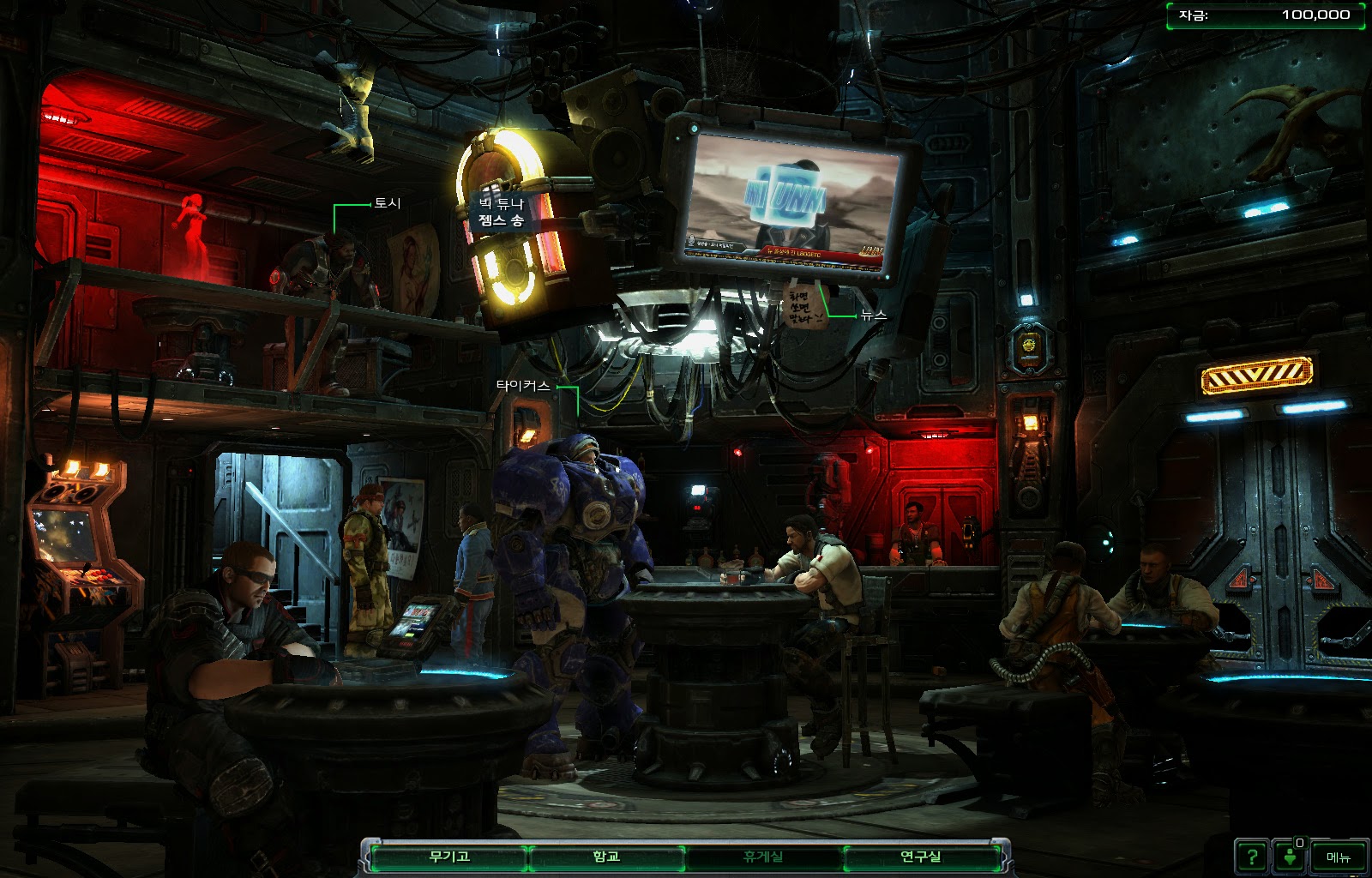Open the green friends icon button
Viewport: 1372px width, 878px height.
point(1290,857)
